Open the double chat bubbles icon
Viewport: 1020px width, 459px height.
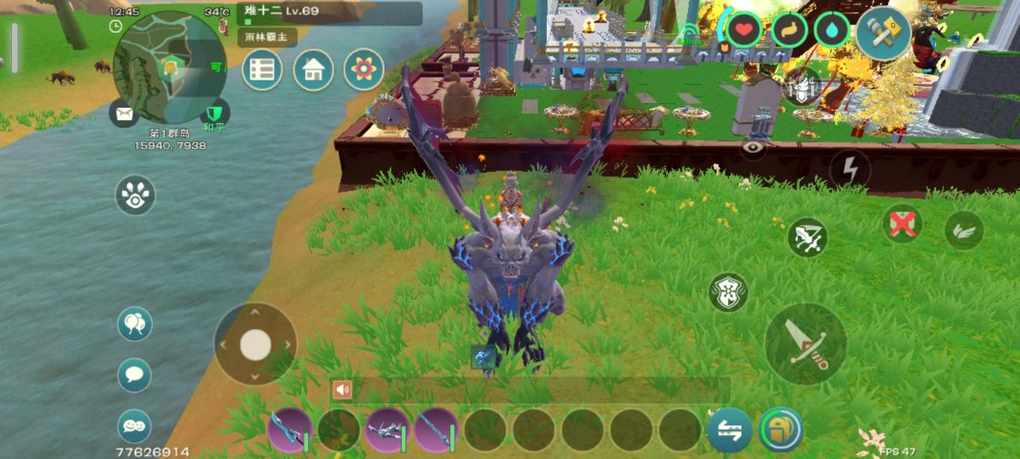click(135, 426)
